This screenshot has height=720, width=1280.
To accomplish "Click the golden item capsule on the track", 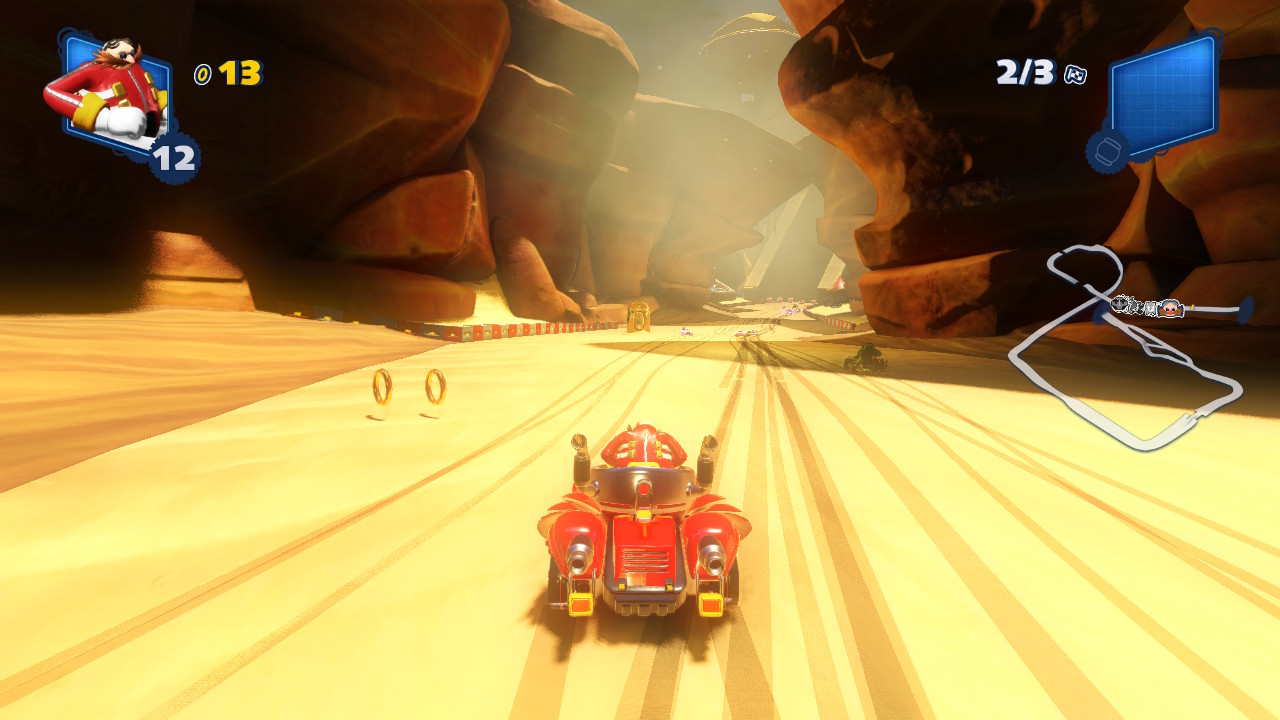I will coord(637,316).
